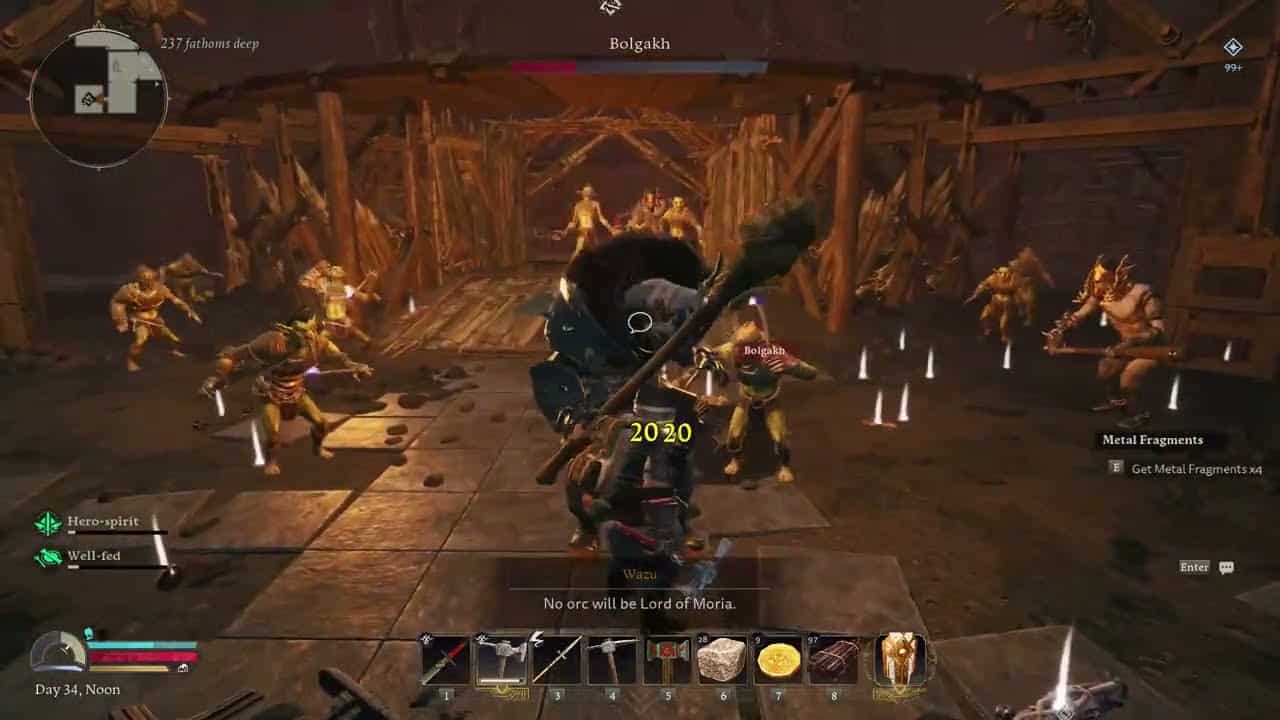The width and height of the screenshot is (1280, 720).
Task: Click the Day 34, Noon time display
Action: [x=77, y=689]
